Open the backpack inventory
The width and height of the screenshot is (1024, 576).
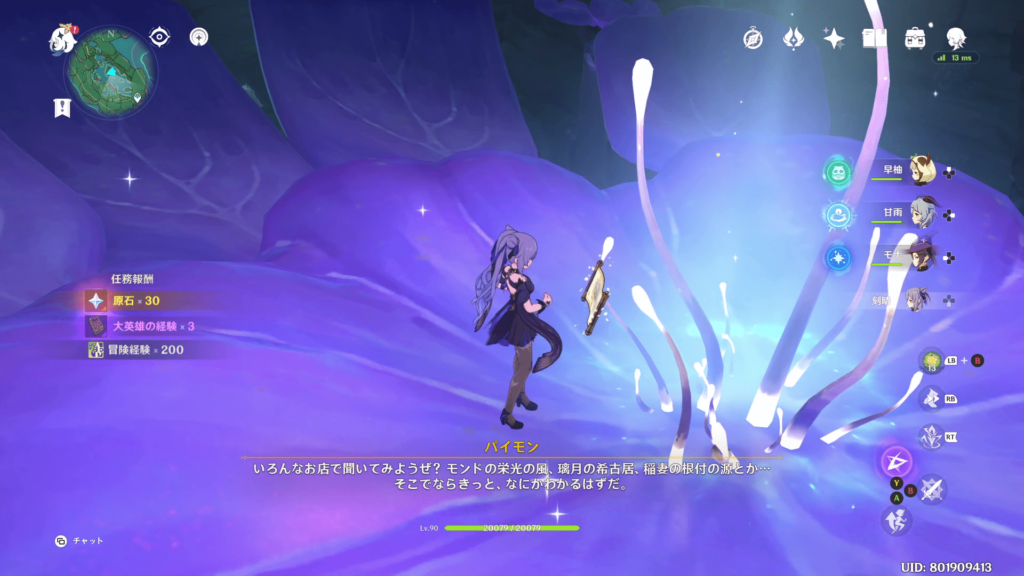click(915, 38)
